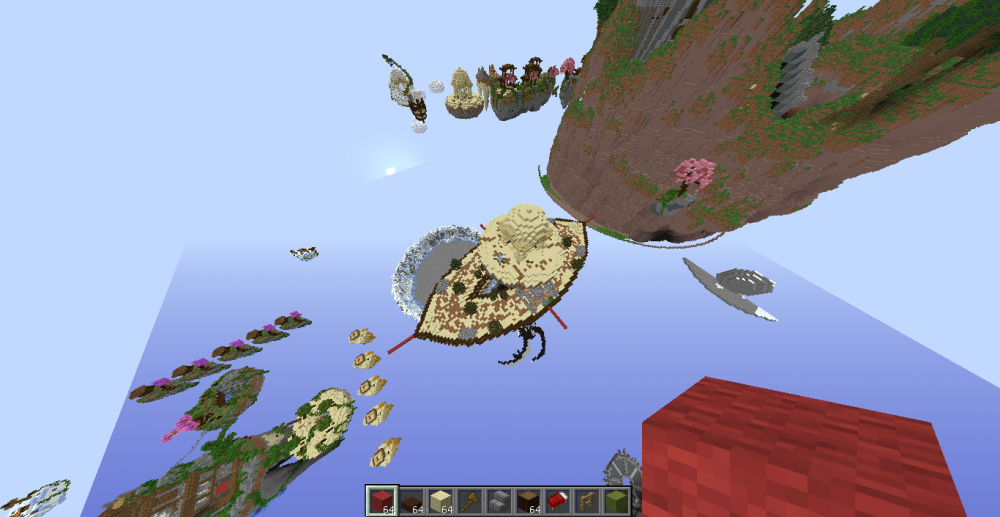
Task: Choose the sandstone block in the hotbar
Action: pos(438,500)
